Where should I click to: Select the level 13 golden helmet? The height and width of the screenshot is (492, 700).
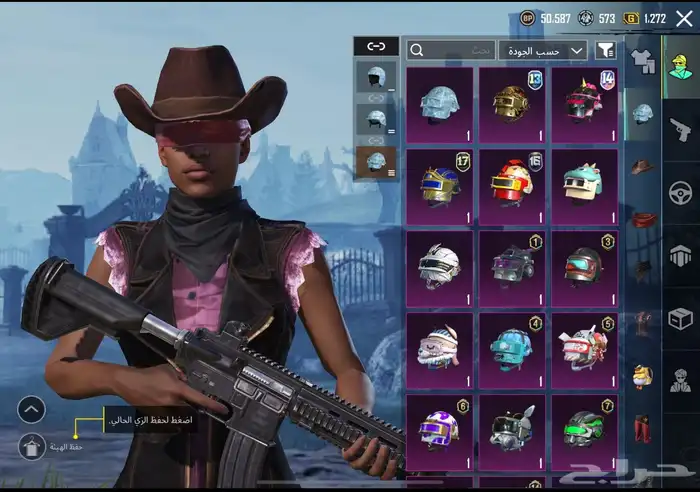pos(511,100)
